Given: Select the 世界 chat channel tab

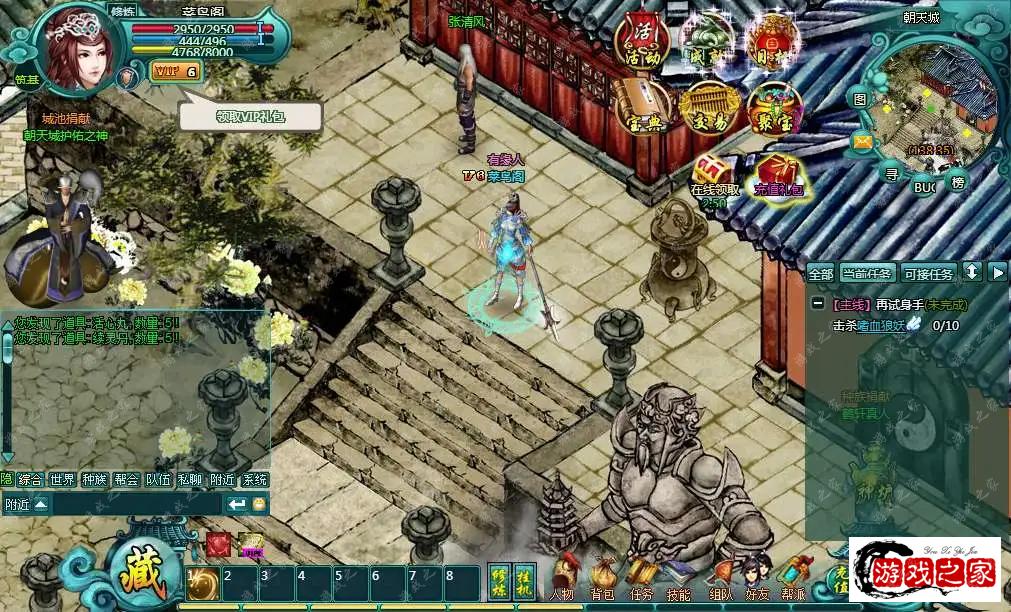Looking at the screenshot, I should pos(63,479).
